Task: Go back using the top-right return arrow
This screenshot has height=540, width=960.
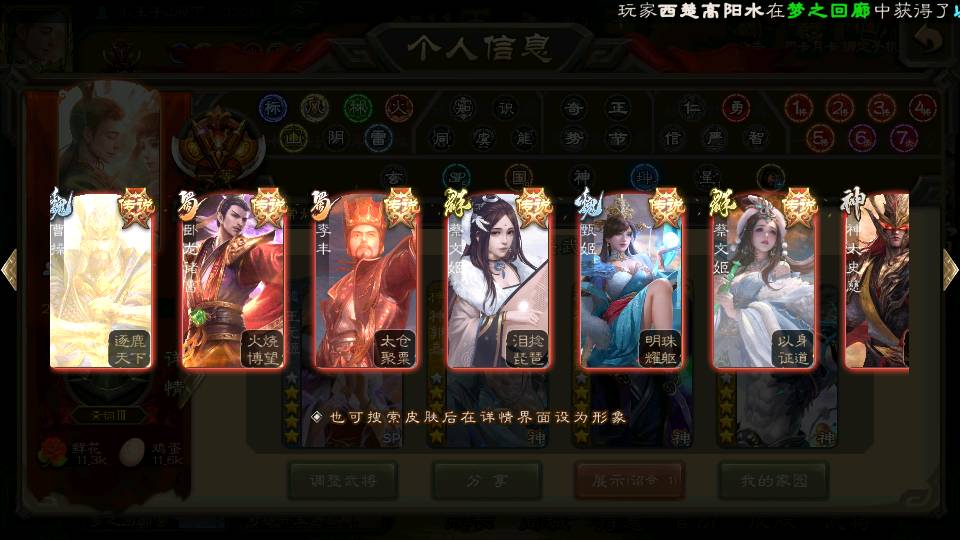Action: tap(927, 40)
